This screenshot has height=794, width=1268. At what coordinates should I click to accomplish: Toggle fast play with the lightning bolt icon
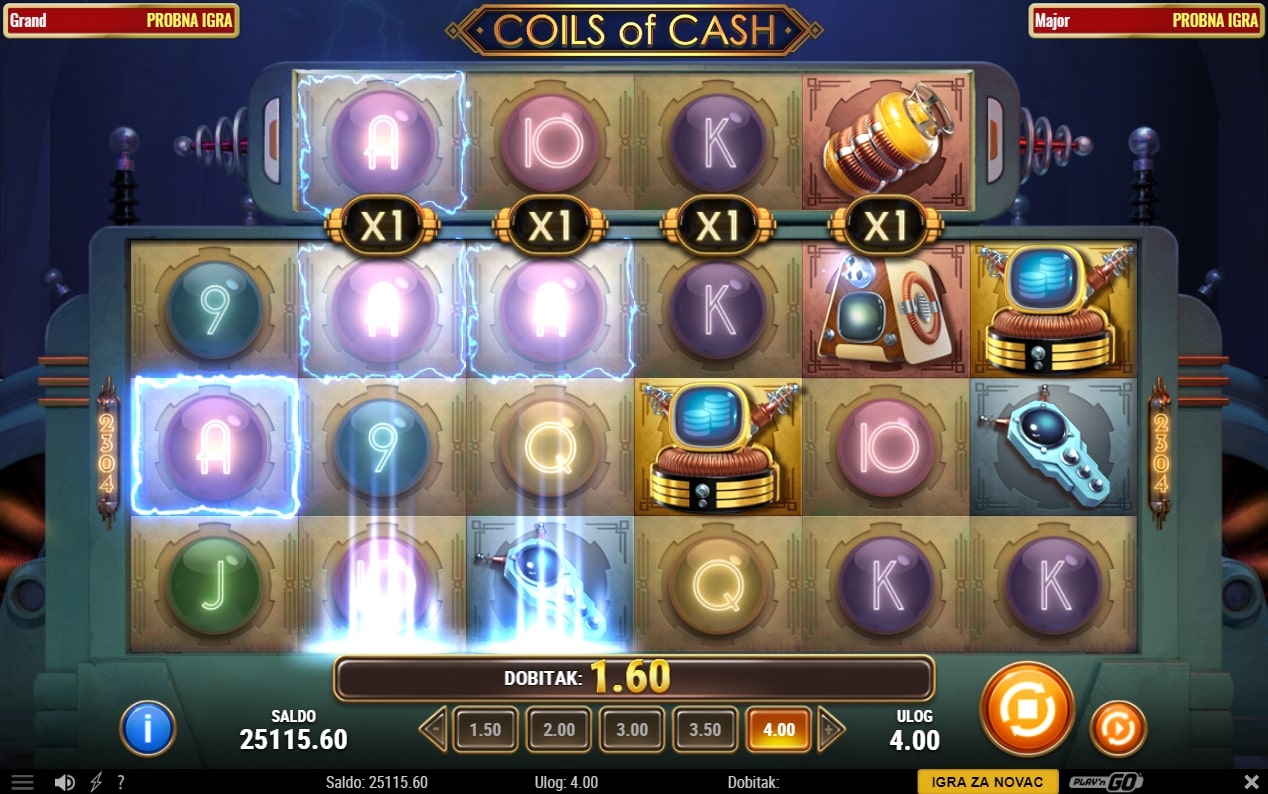pos(96,782)
